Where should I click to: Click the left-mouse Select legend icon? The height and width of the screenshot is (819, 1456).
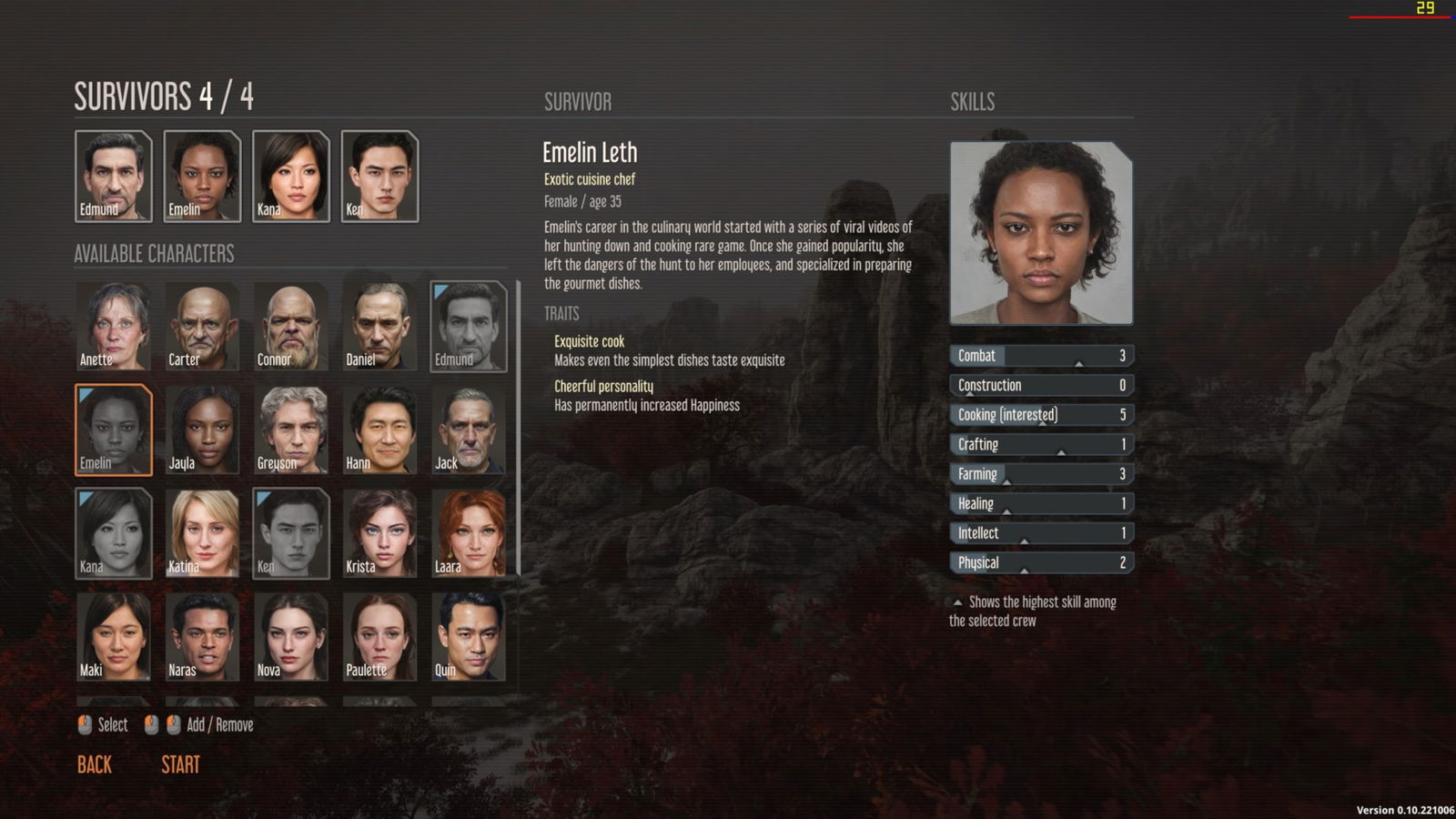(x=84, y=725)
